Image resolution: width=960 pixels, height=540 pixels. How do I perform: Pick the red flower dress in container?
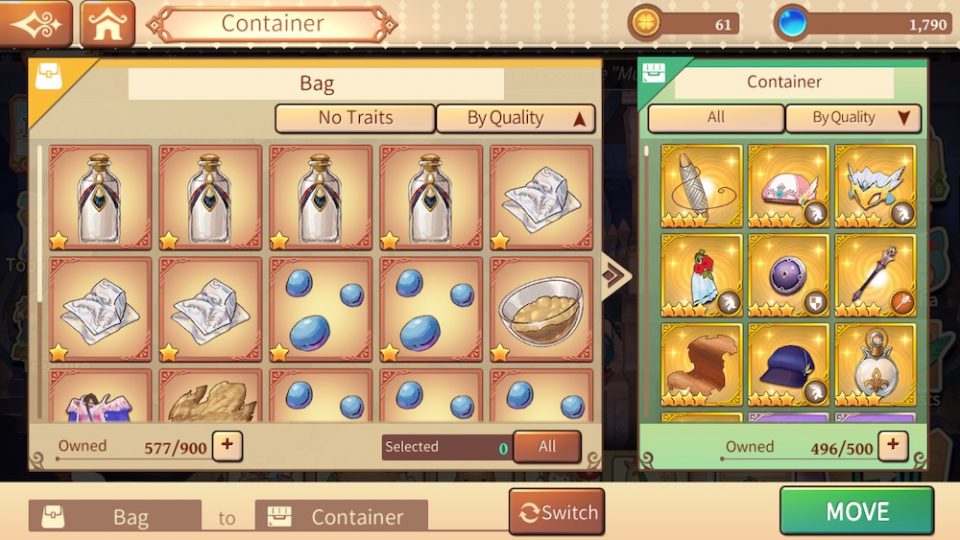[x=701, y=275]
